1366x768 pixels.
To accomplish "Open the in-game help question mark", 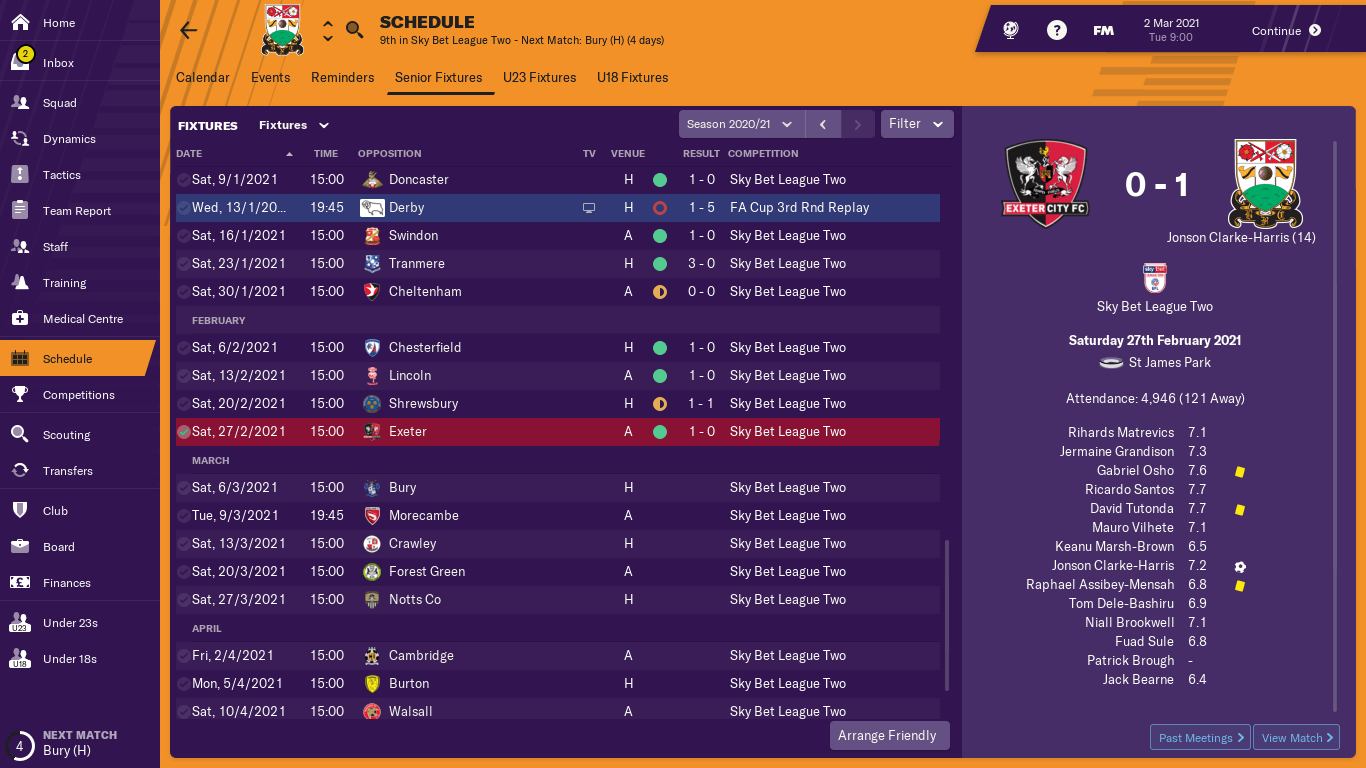I will point(1057,30).
